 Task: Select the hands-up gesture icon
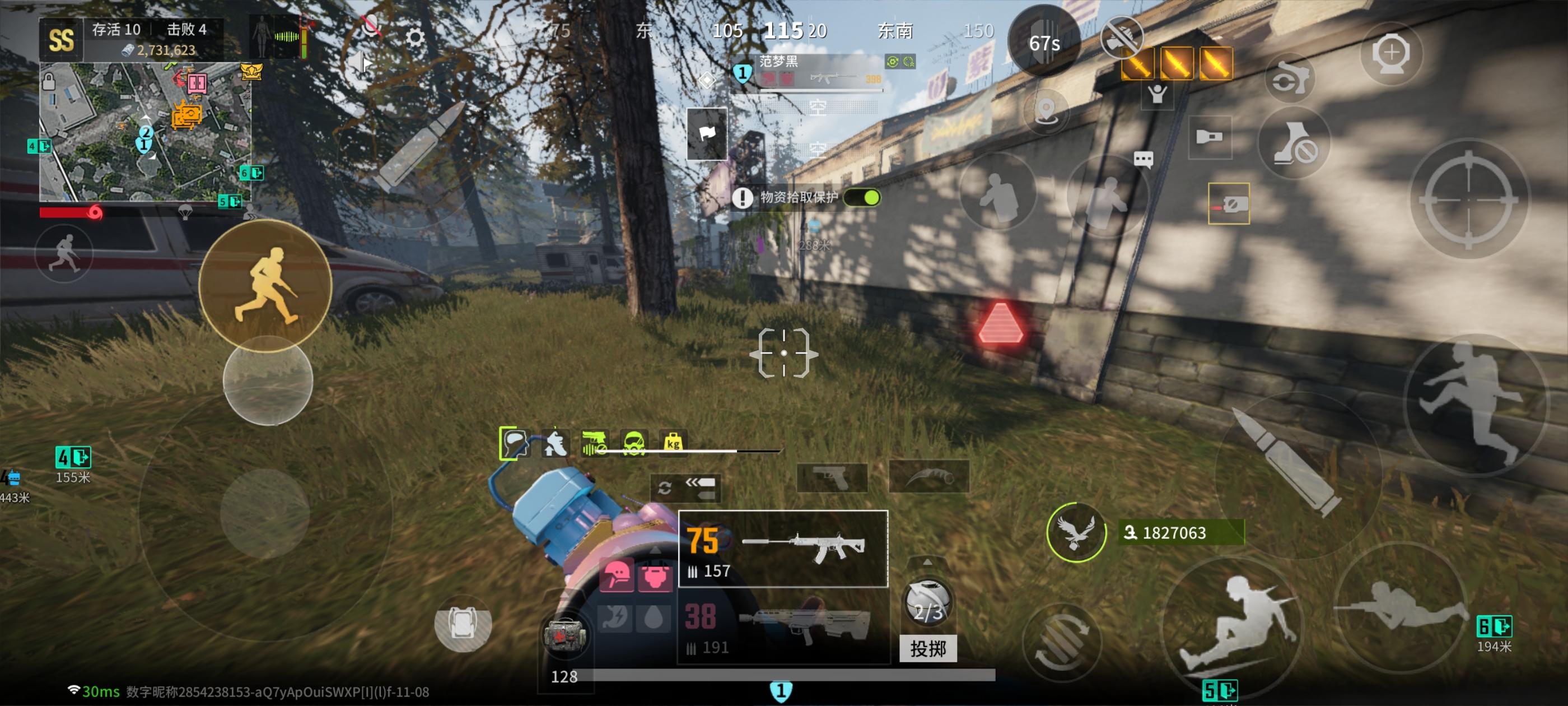(1158, 95)
